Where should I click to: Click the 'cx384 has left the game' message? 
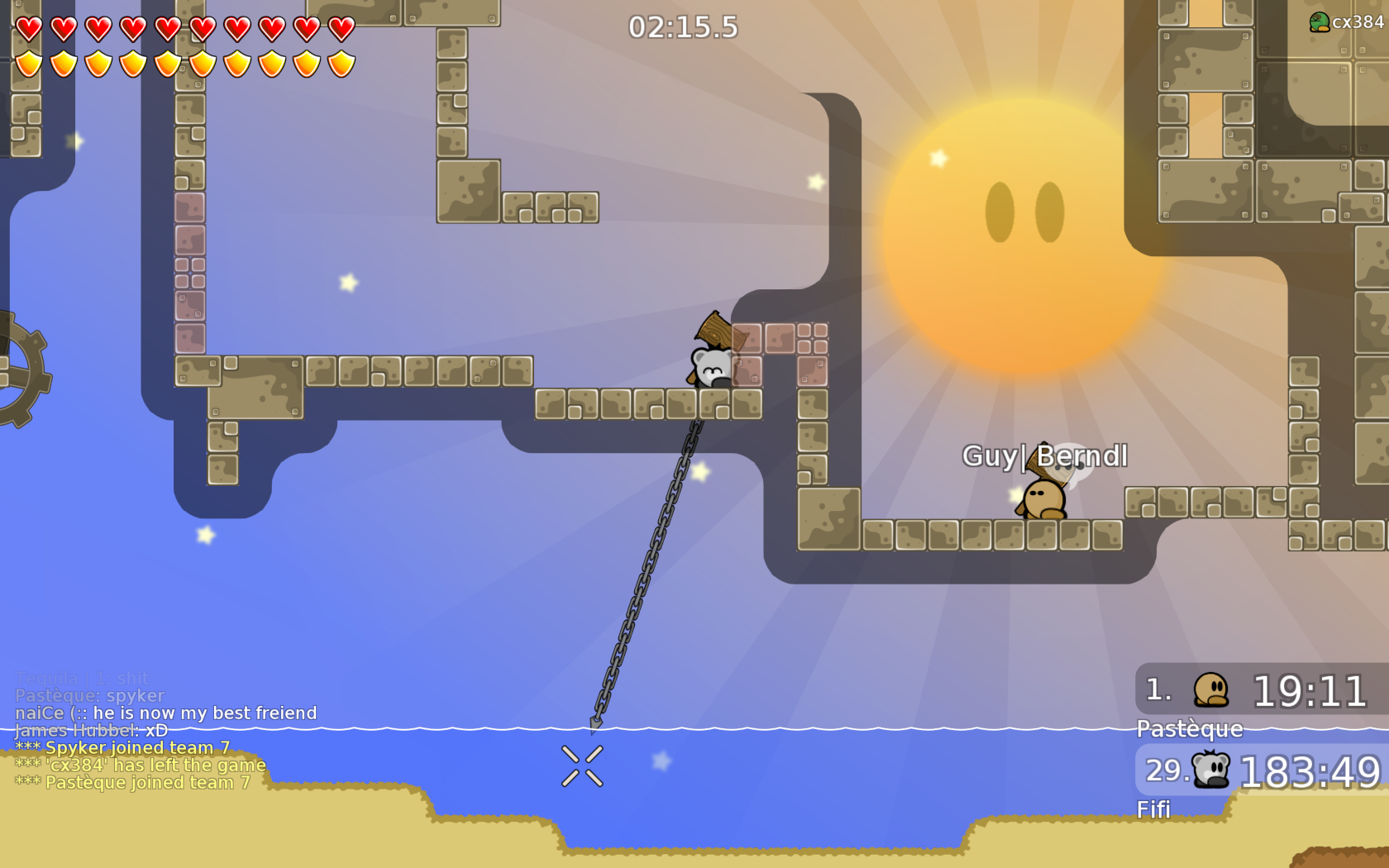tap(140, 765)
